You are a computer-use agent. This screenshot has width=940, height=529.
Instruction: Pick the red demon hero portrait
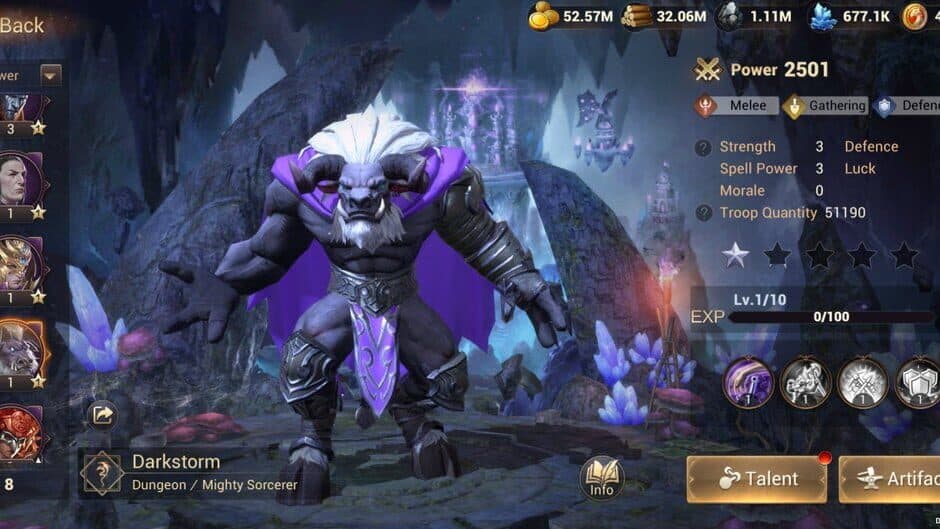click(x=21, y=432)
